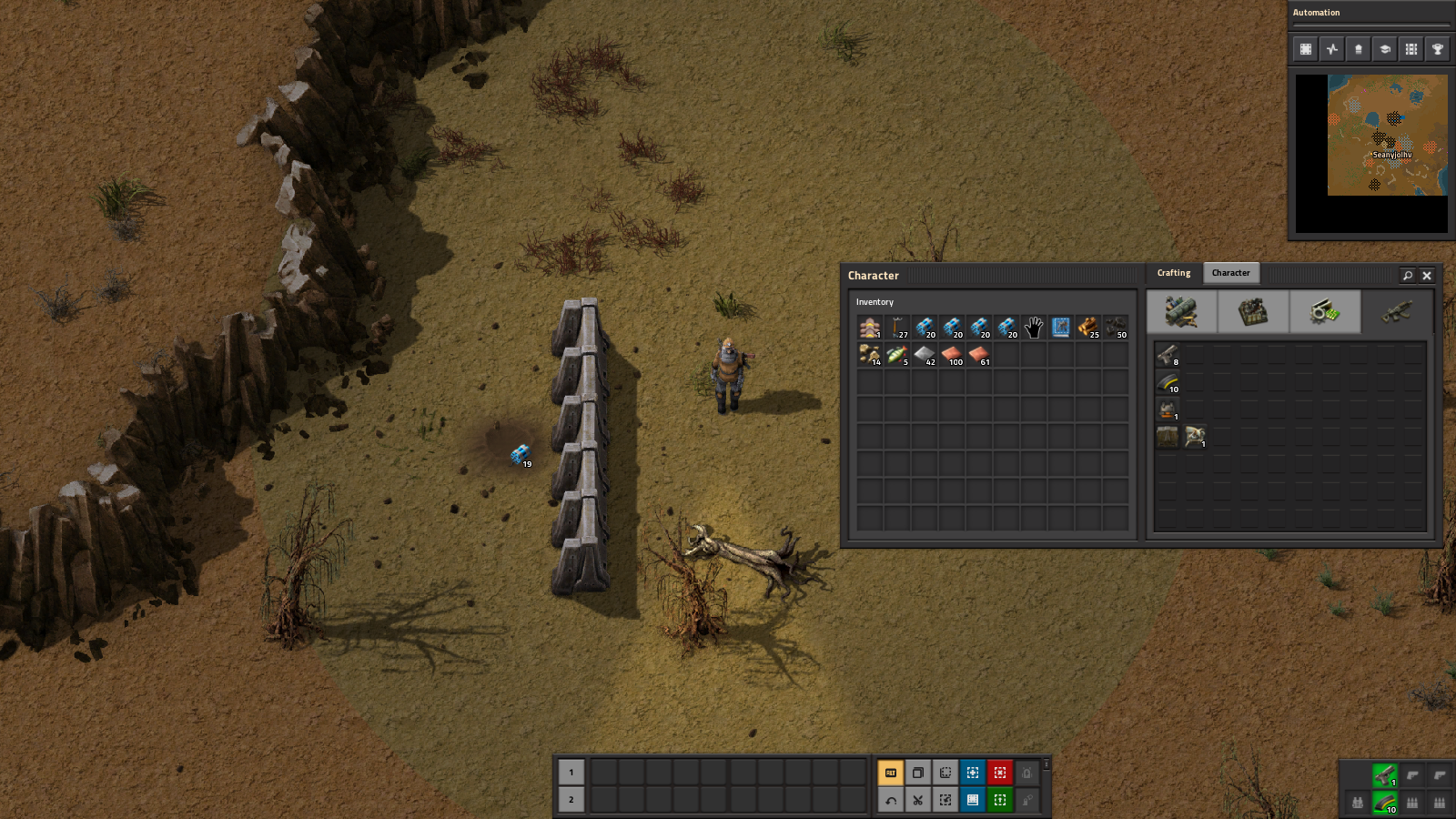Pick the raw fish inventory slot
The width and height of the screenshot is (1456, 819).
click(x=897, y=355)
